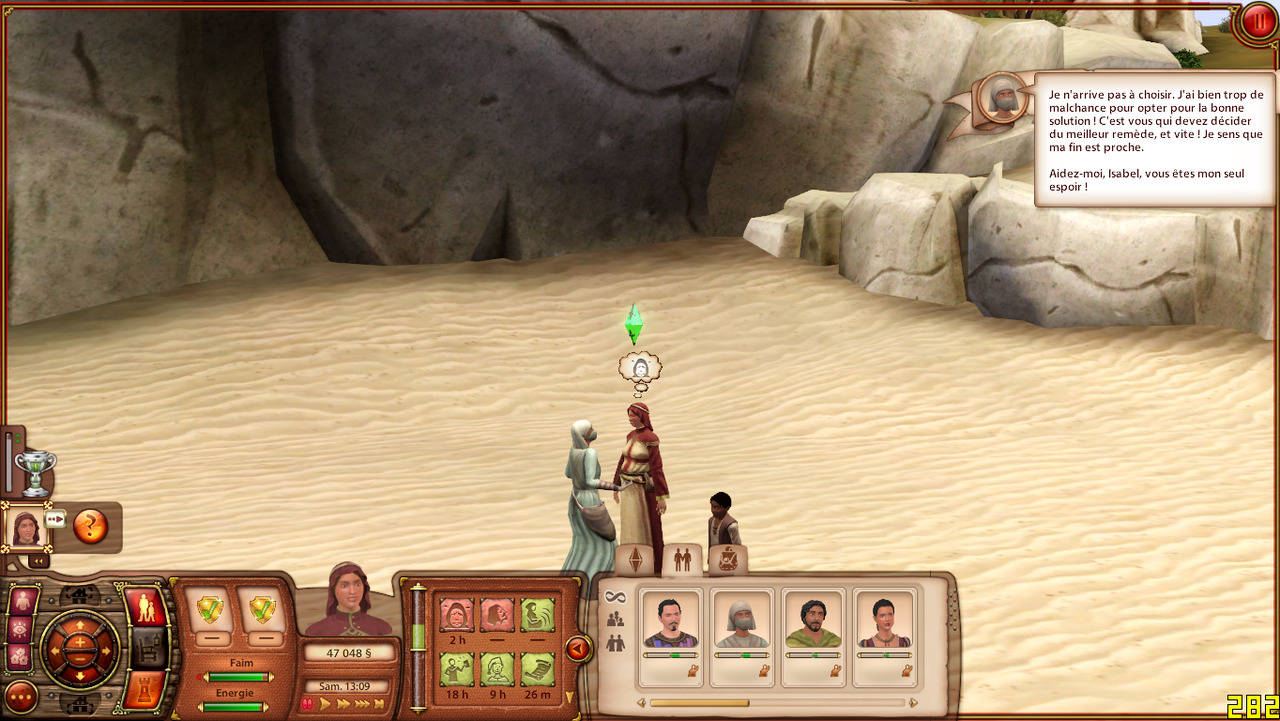Show all relationships with the infinity filter
1280x721 pixels.
(615, 596)
